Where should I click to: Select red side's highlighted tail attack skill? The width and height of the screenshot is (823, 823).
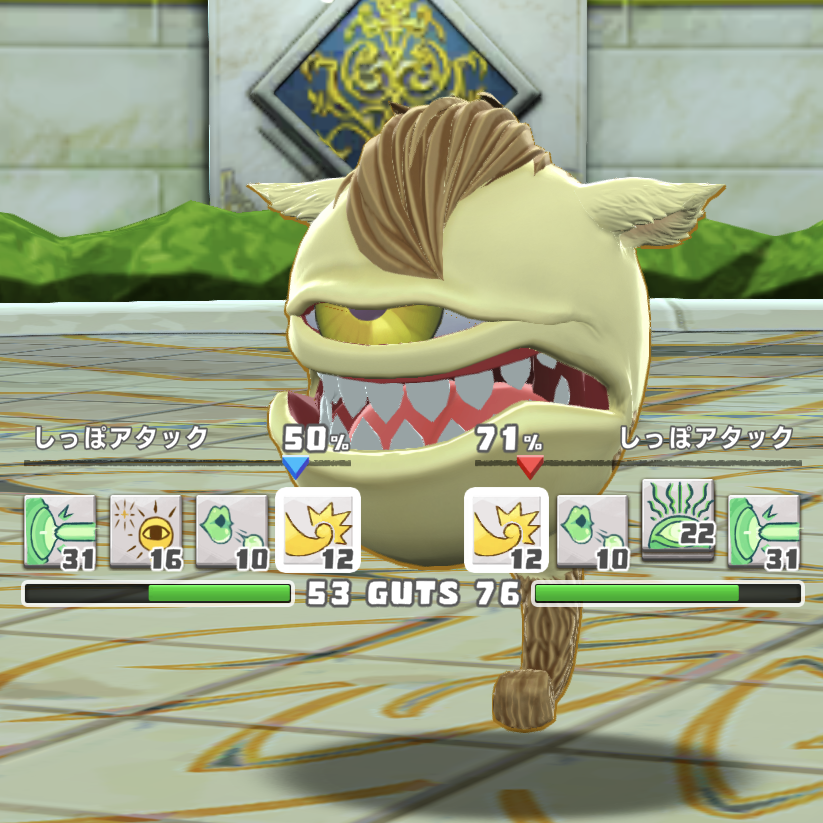click(x=507, y=530)
